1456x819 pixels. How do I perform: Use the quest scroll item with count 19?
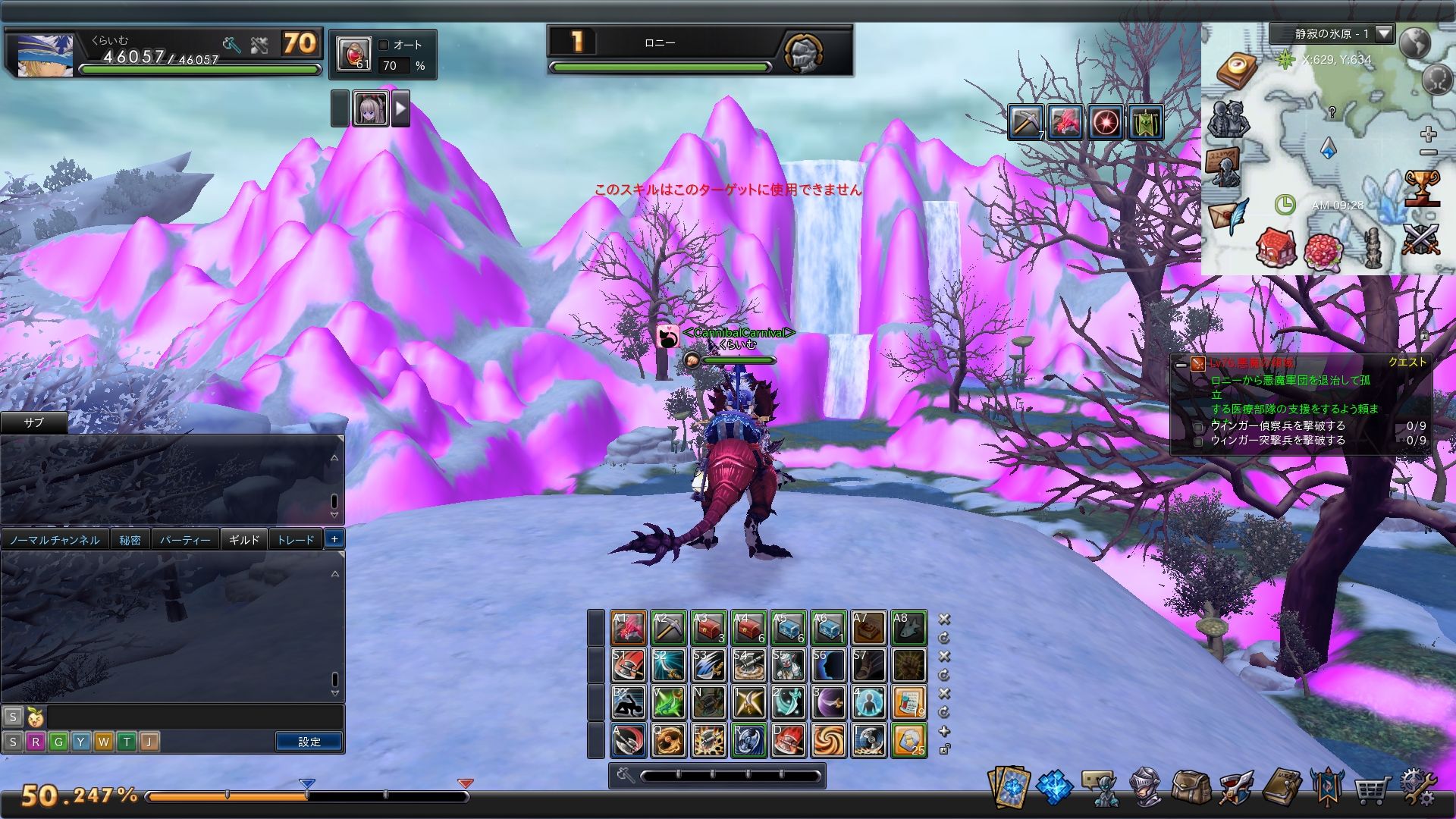pyautogui.click(x=908, y=702)
